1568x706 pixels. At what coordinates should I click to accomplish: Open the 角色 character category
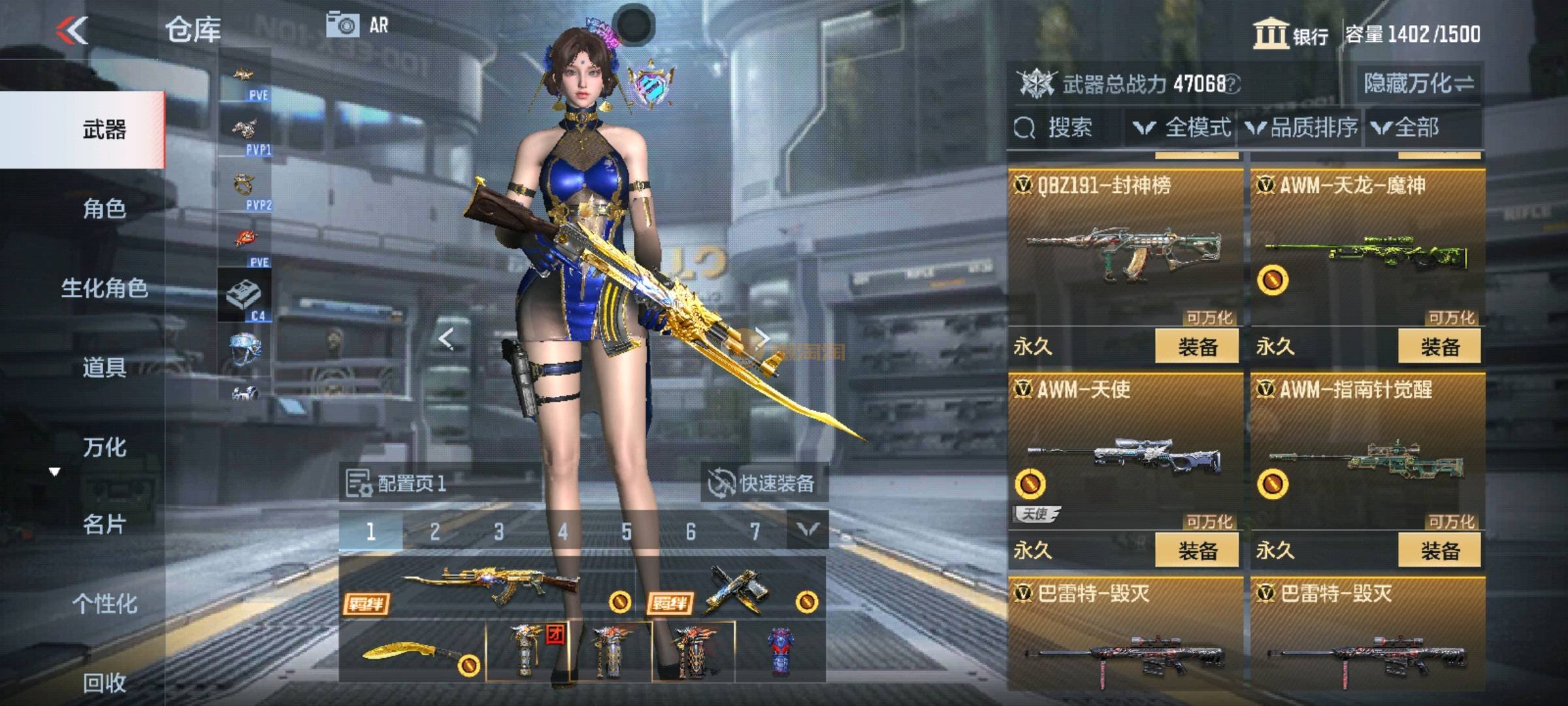[104, 209]
